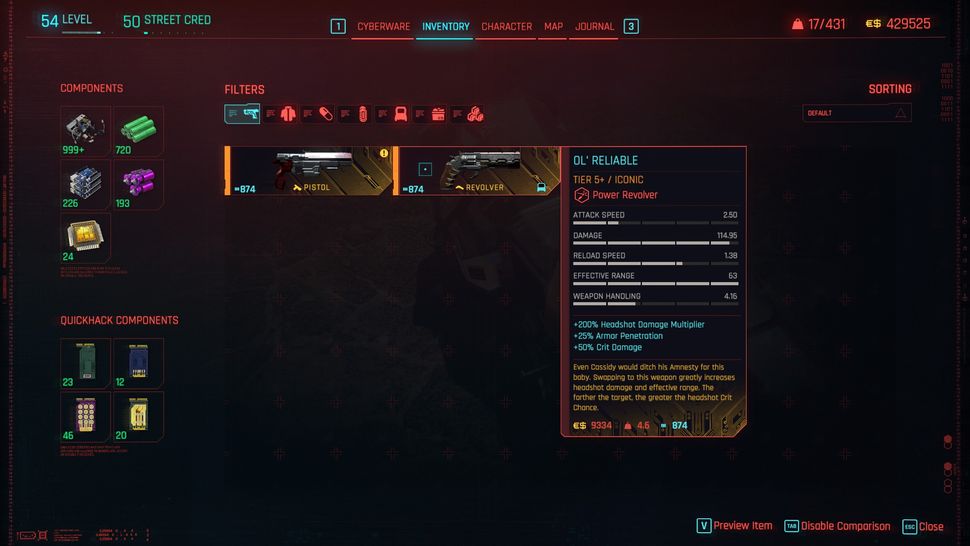
Task: Select the Inventory tab
Action: (x=445, y=26)
